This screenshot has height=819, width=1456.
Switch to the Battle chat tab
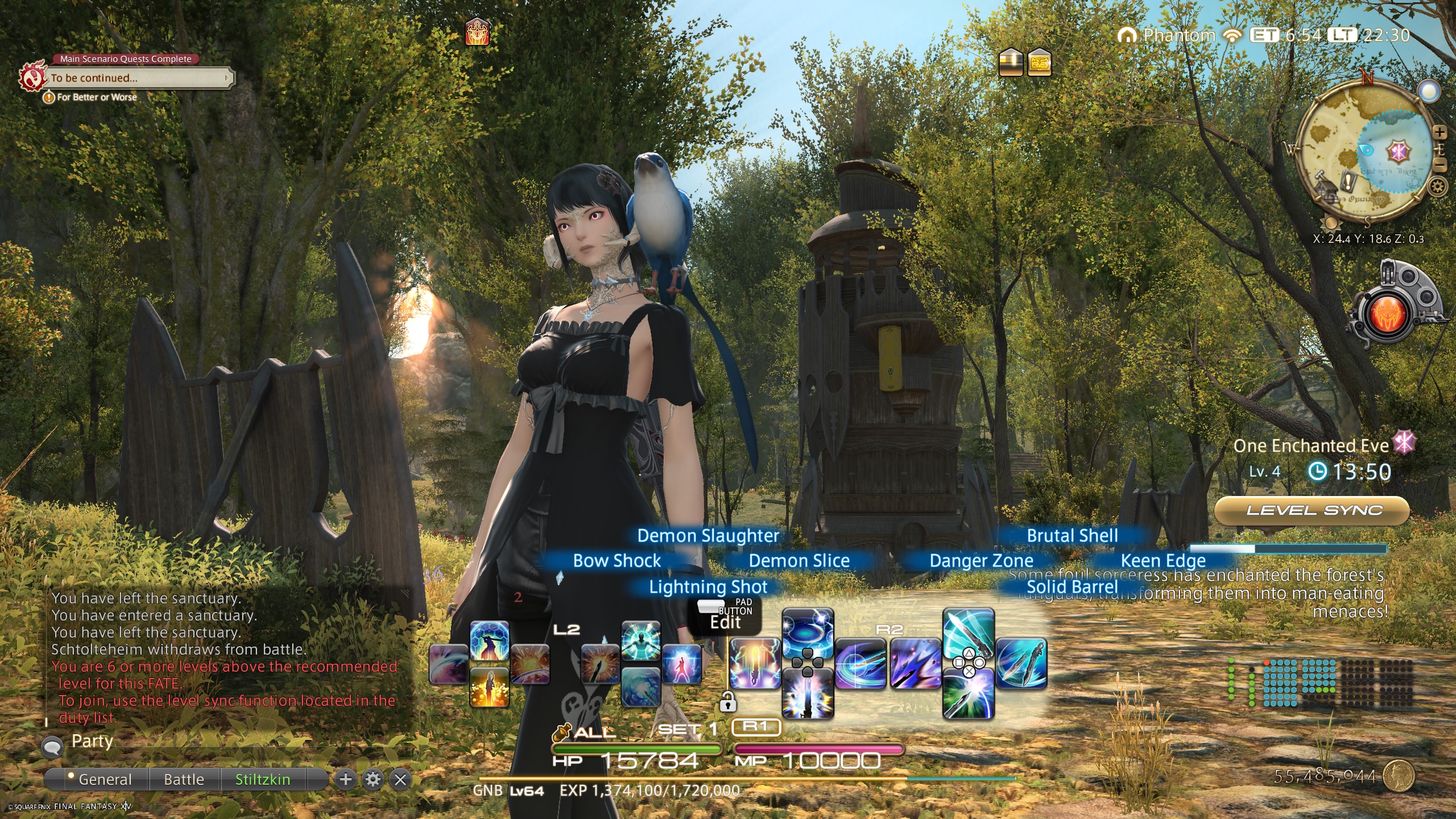(x=184, y=780)
